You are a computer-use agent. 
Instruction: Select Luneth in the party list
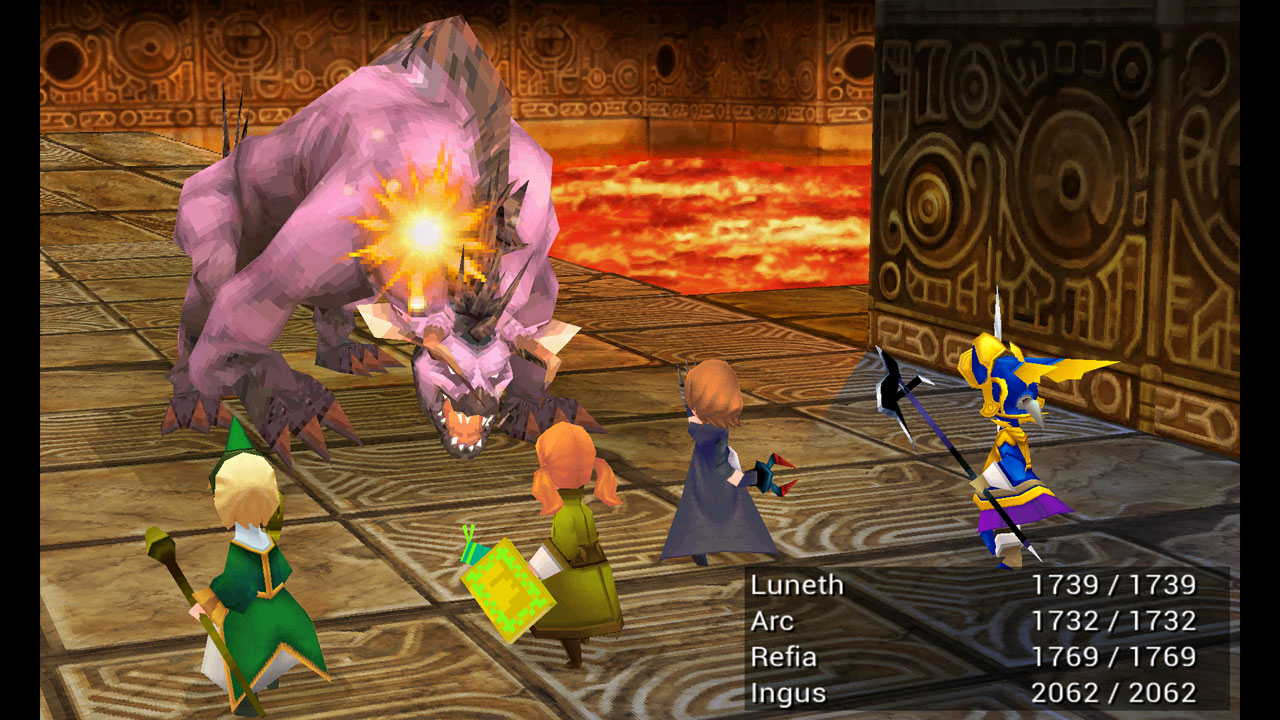797,585
